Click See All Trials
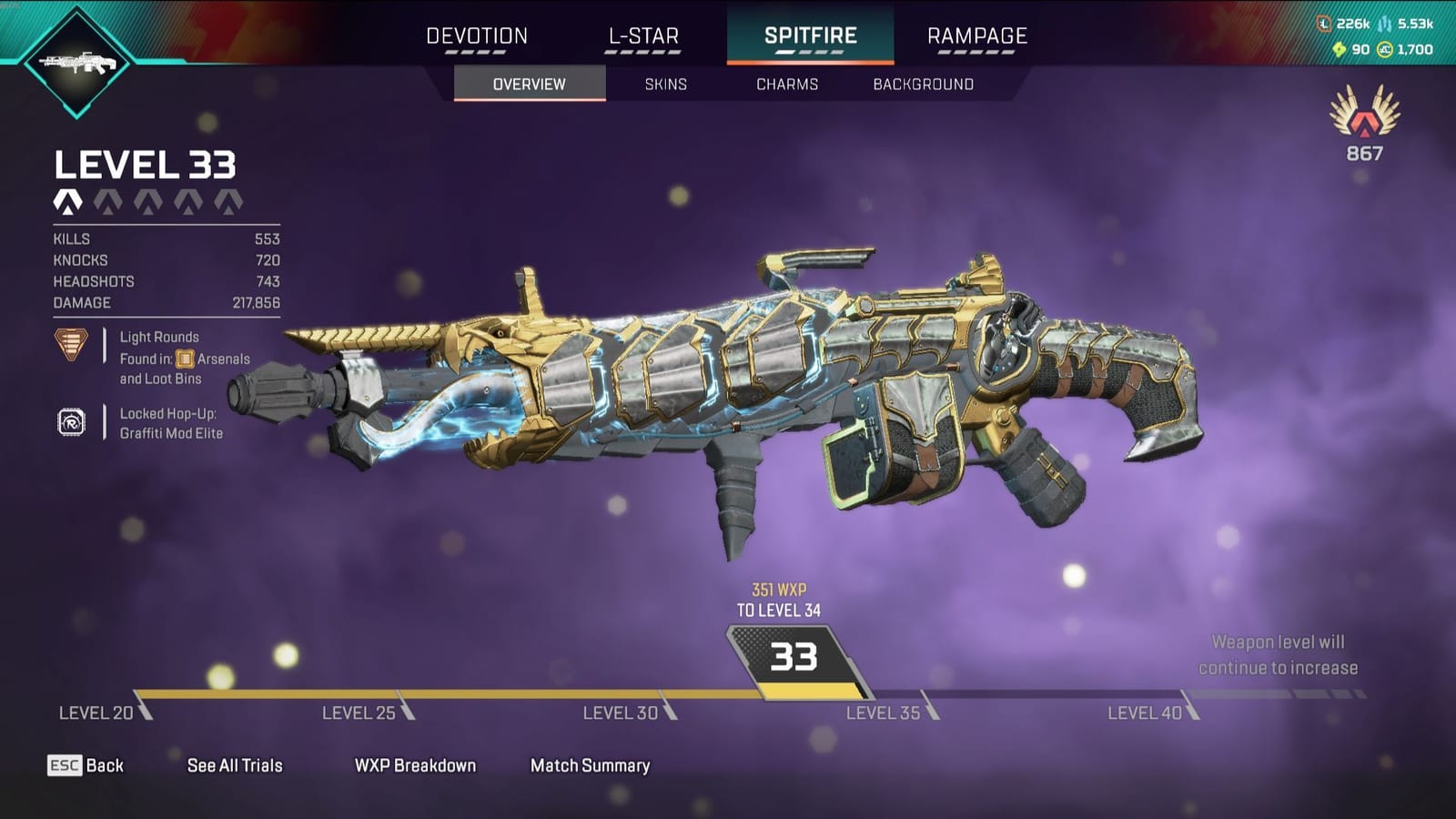Screen dimensions: 1456x819 pos(233,765)
